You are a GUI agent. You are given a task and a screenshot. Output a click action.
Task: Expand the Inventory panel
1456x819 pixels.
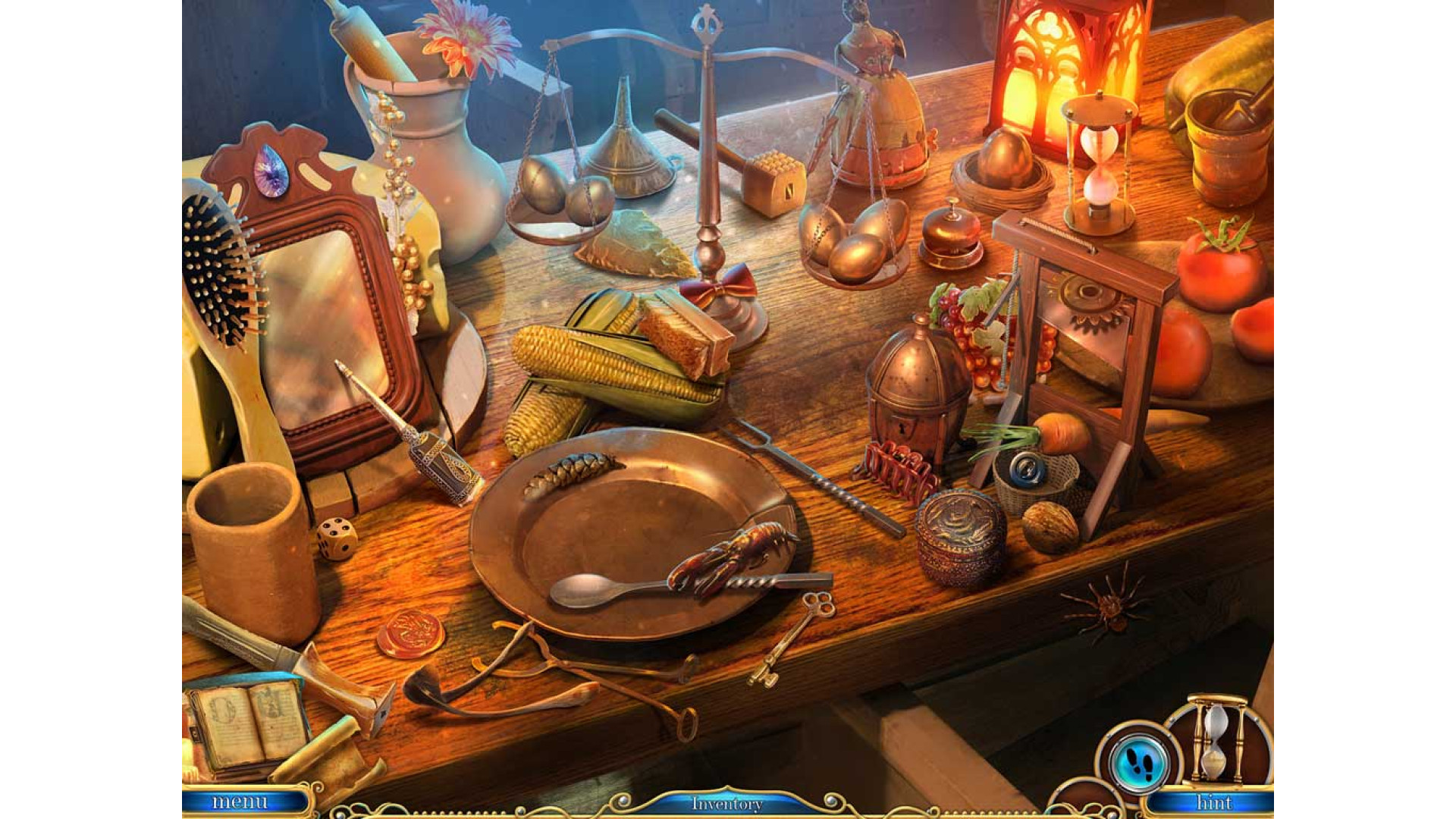click(726, 803)
